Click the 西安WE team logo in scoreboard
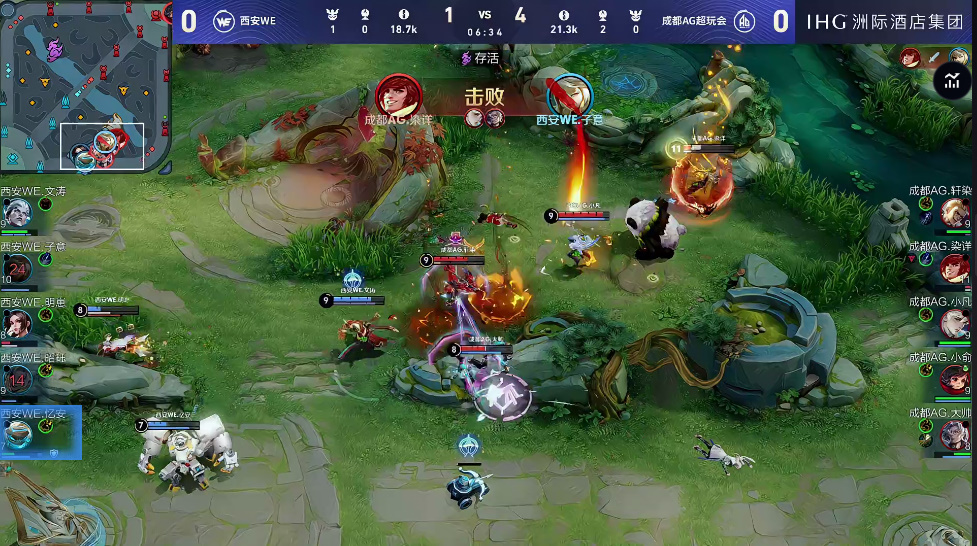 (x=223, y=21)
